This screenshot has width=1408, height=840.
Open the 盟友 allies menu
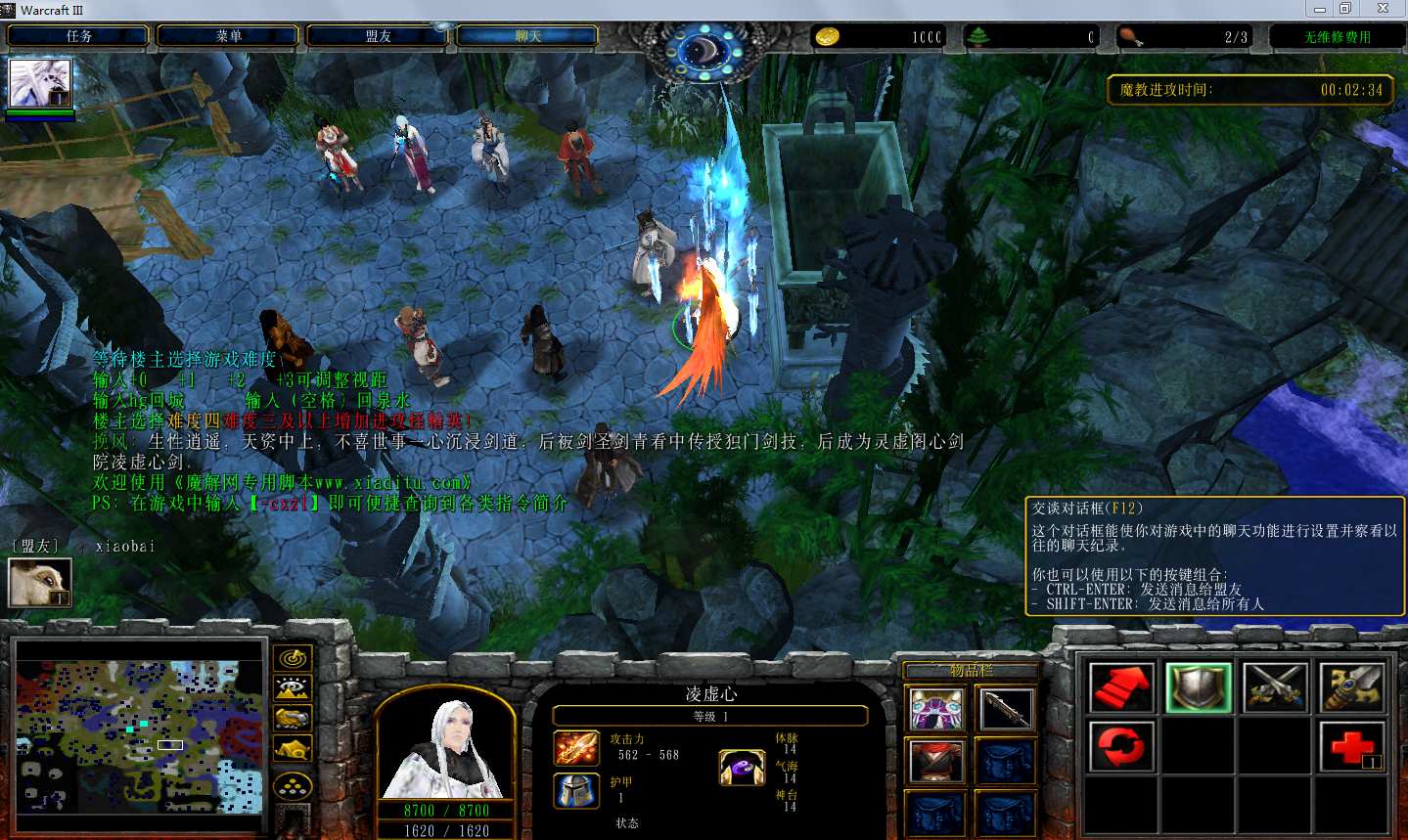click(378, 36)
